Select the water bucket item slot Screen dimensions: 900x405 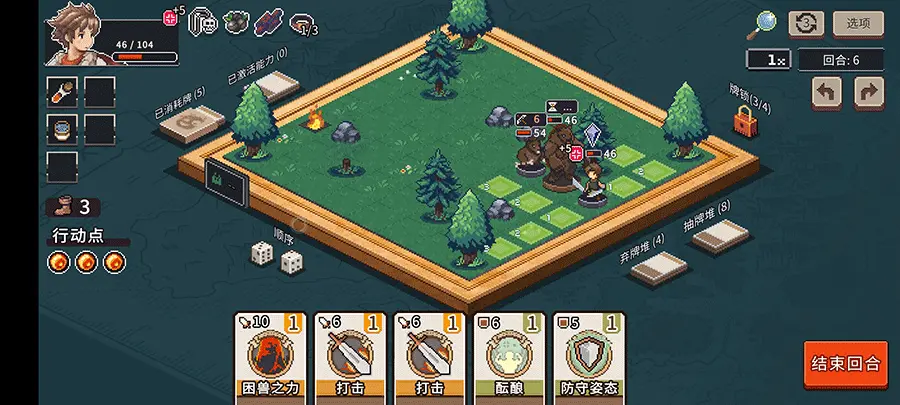pos(62,129)
